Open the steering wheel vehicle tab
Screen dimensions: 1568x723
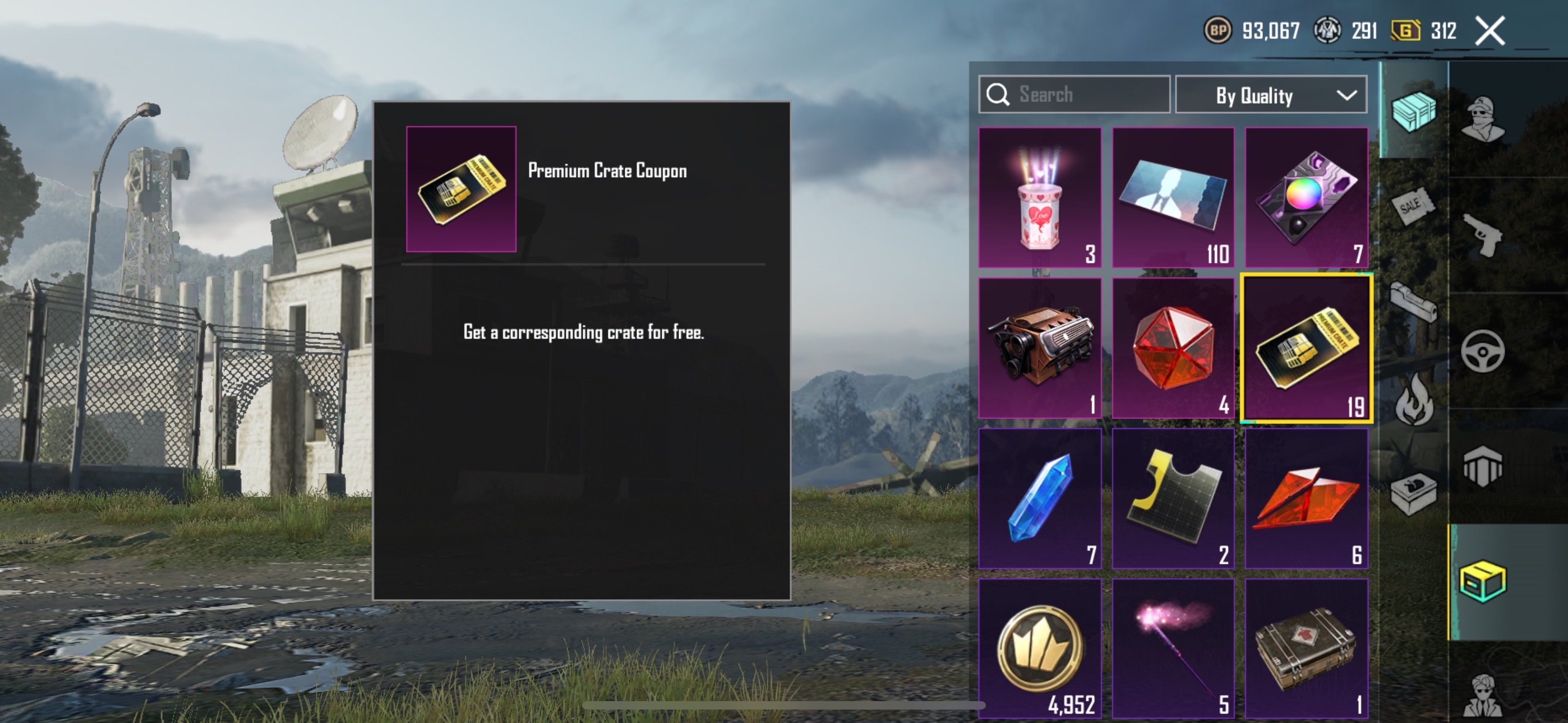click(1483, 351)
